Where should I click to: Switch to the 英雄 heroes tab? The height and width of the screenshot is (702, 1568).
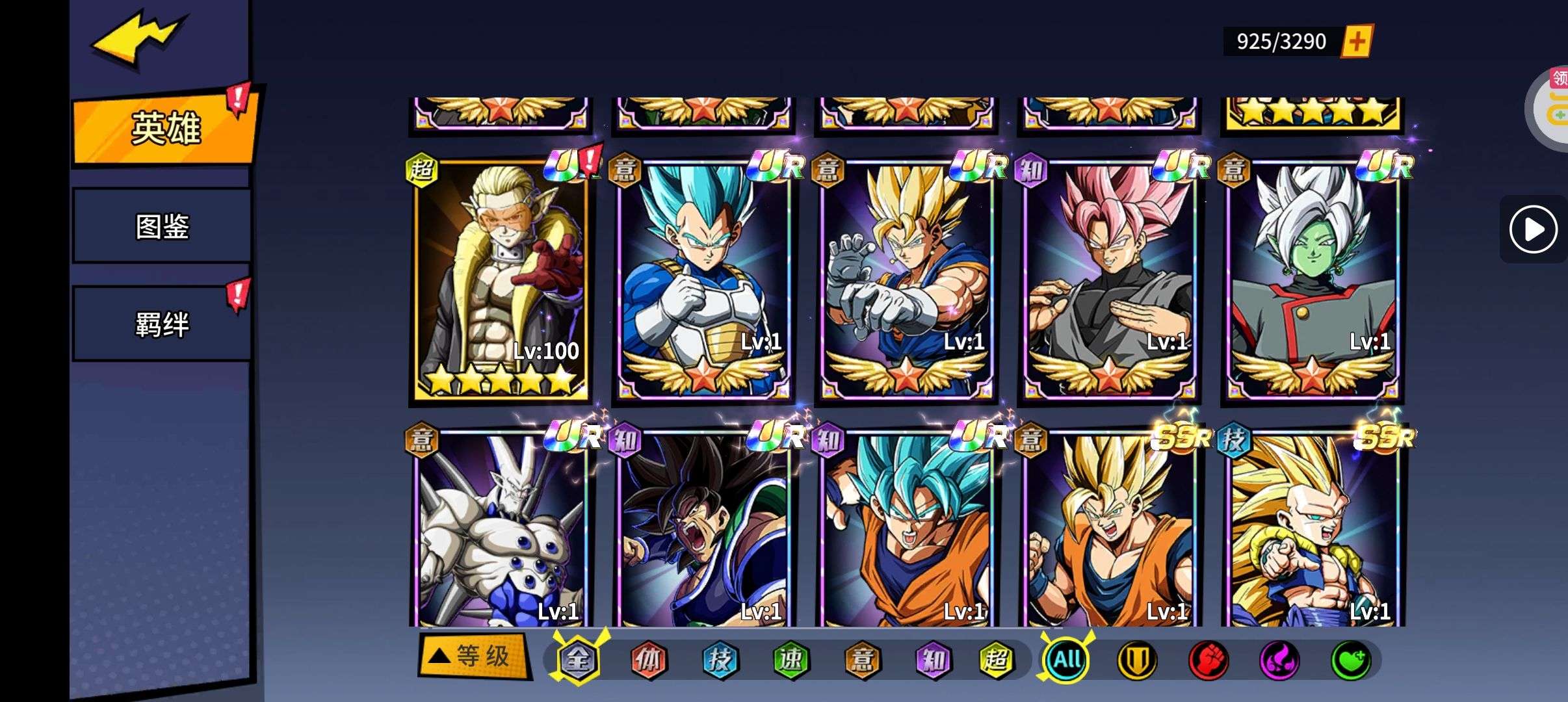coord(165,129)
